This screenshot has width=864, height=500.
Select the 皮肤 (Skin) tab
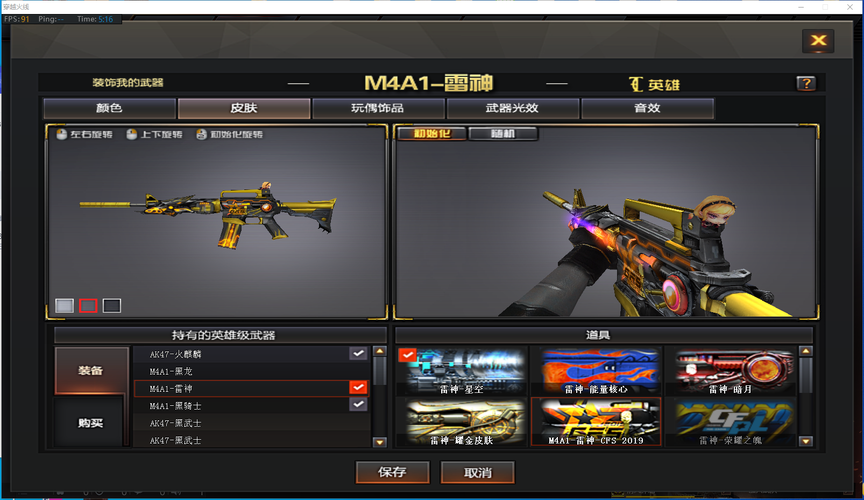(244, 108)
